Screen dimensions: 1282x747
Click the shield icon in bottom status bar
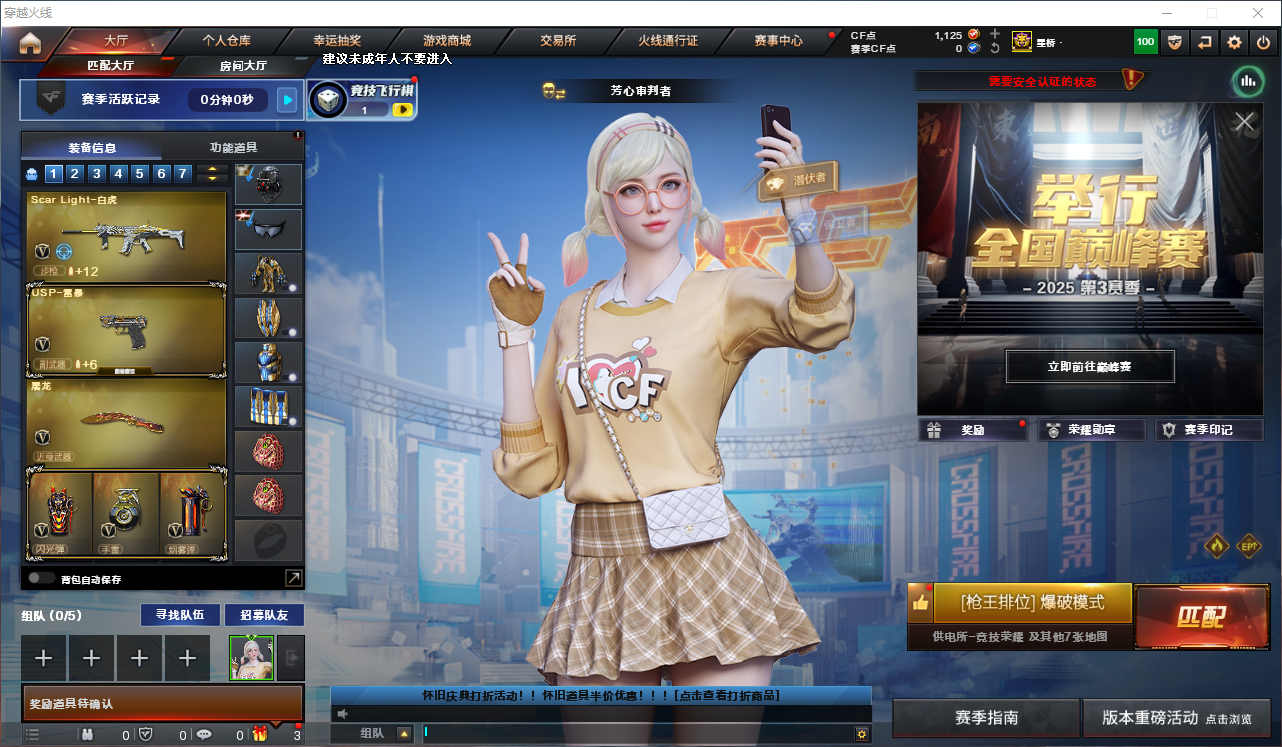pyautogui.click(x=146, y=734)
